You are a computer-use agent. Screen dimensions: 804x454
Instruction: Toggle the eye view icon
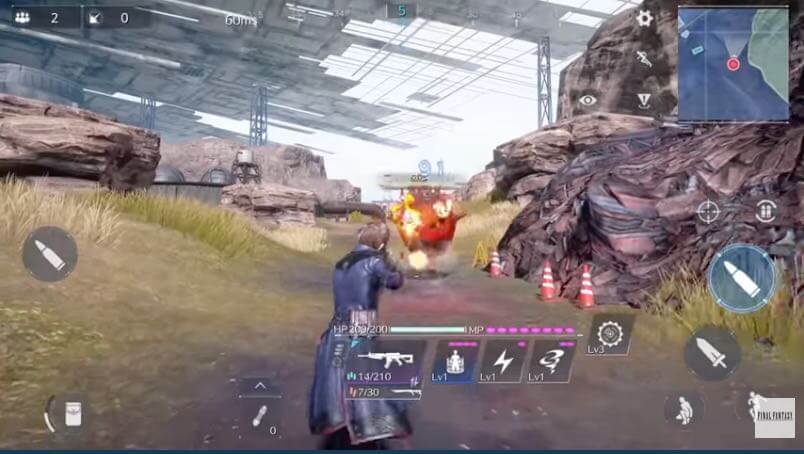click(x=588, y=100)
